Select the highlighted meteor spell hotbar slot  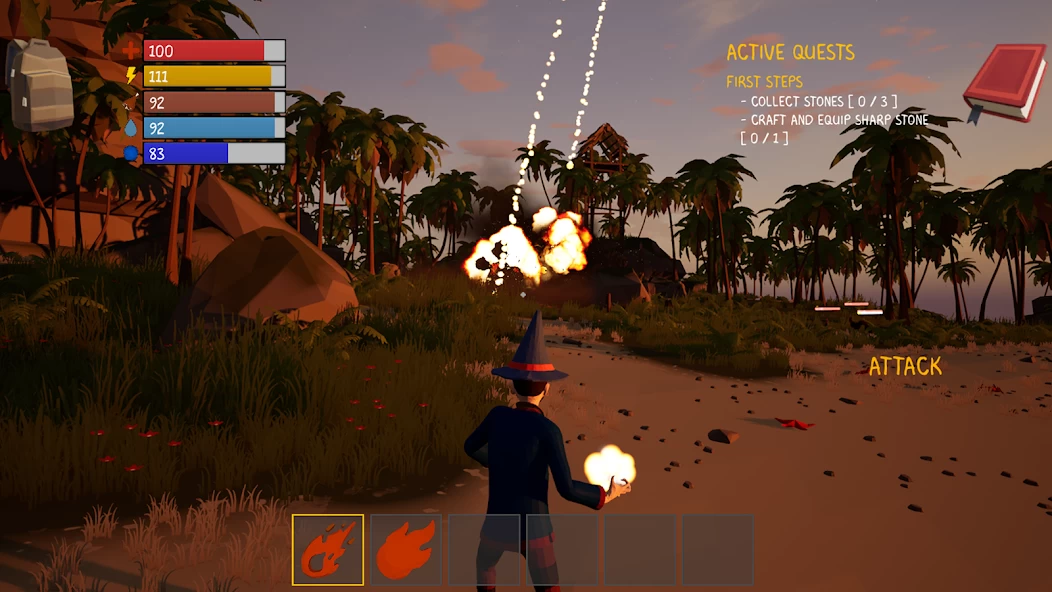coord(328,549)
